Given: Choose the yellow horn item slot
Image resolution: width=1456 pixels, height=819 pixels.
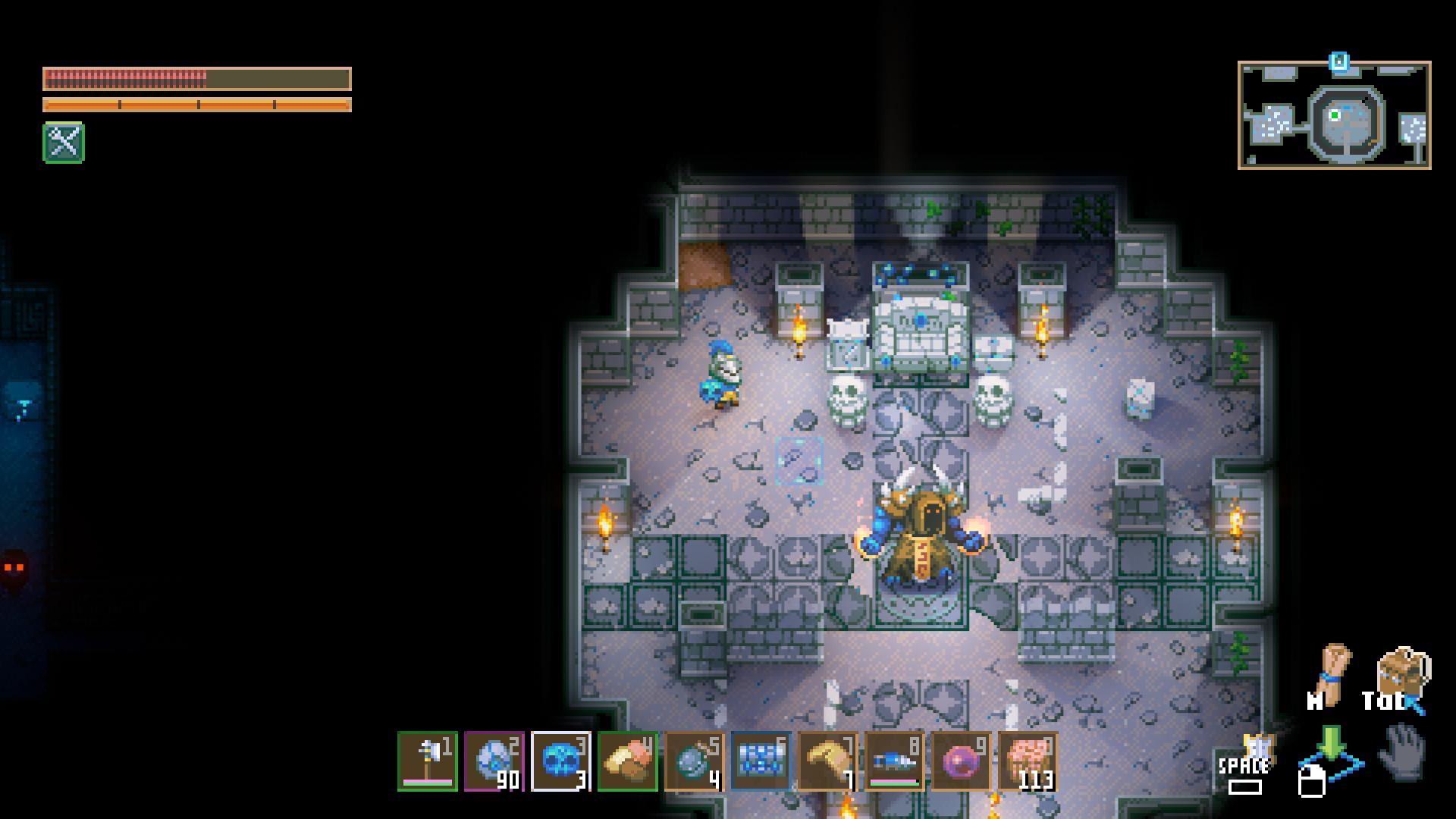Looking at the screenshot, I should click(x=827, y=761).
